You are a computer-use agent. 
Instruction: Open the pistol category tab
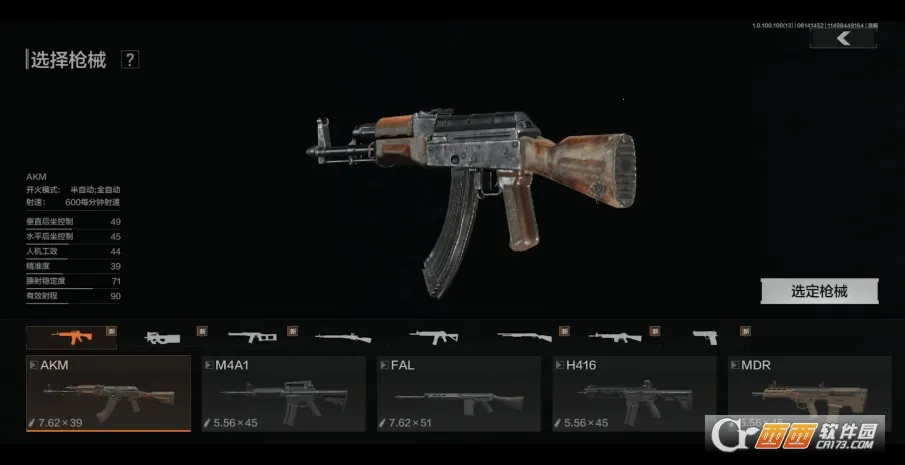click(x=705, y=337)
